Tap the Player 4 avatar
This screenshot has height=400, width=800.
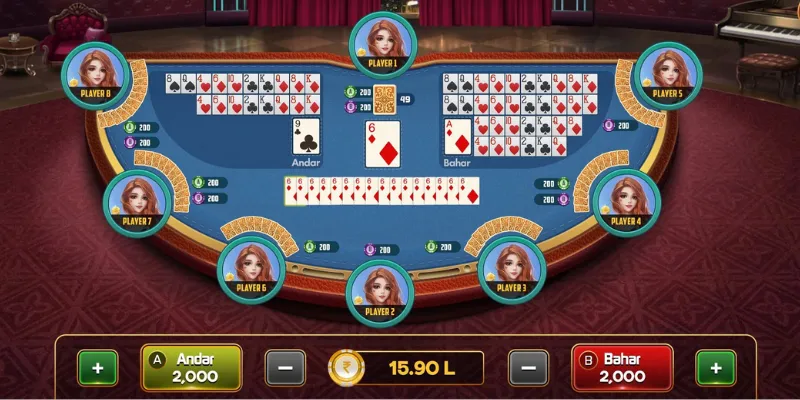pyautogui.click(x=626, y=201)
